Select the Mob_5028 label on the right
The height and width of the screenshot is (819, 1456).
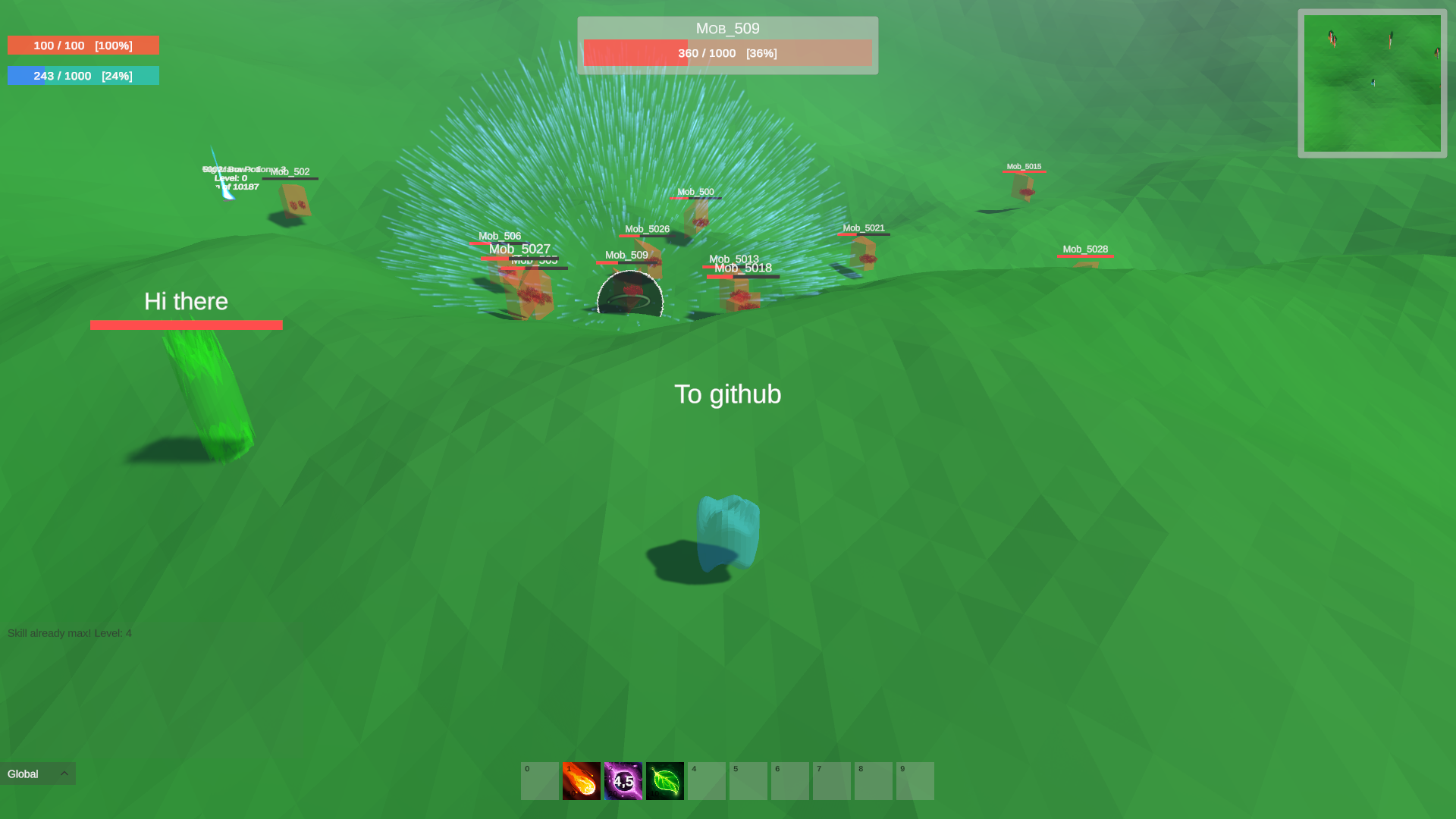[x=1085, y=249]
